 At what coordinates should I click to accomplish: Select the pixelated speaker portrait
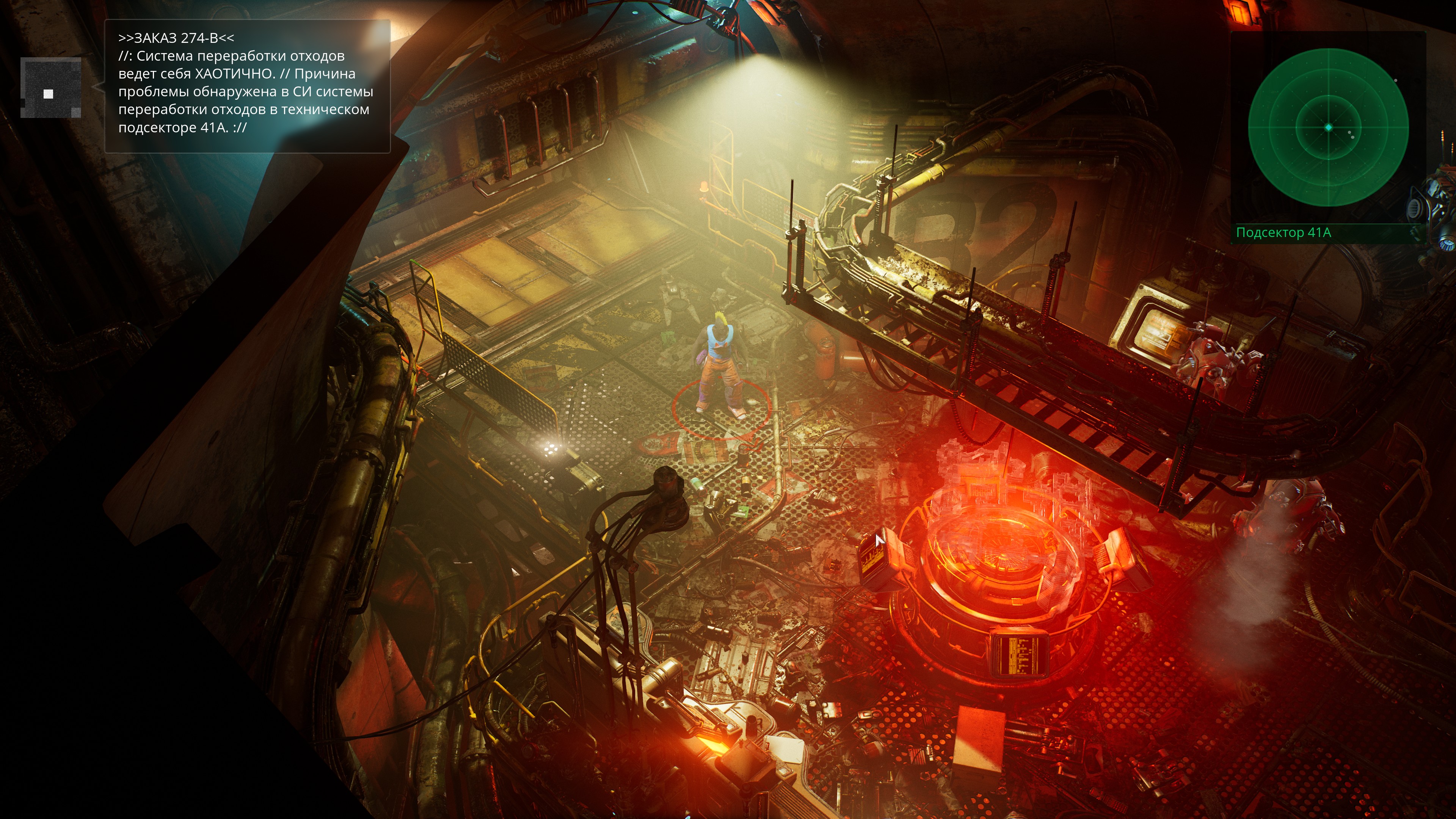[x=50, y=88]
